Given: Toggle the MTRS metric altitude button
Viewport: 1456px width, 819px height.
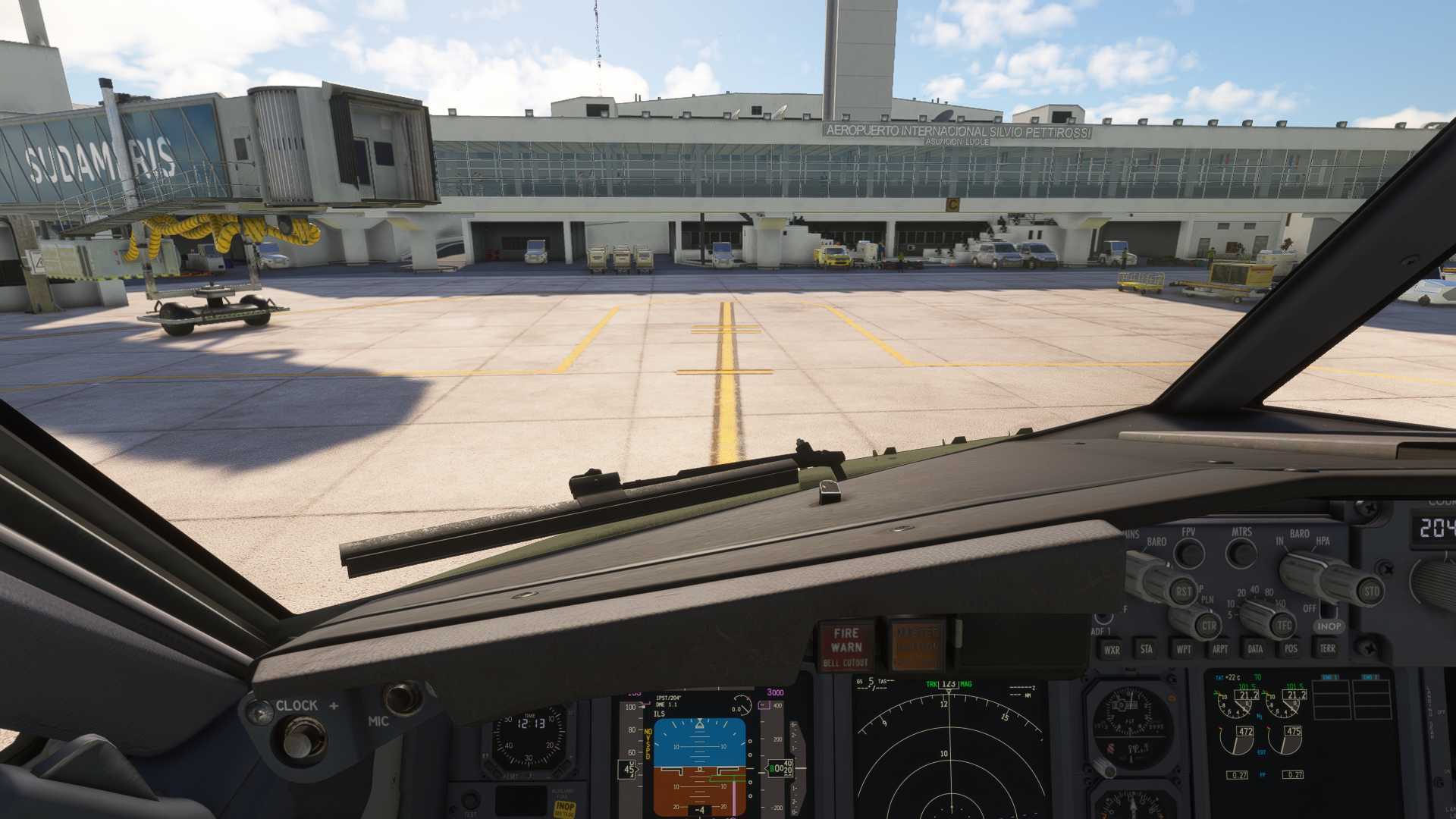Looking at the screenshot, I should (1241, 553).
